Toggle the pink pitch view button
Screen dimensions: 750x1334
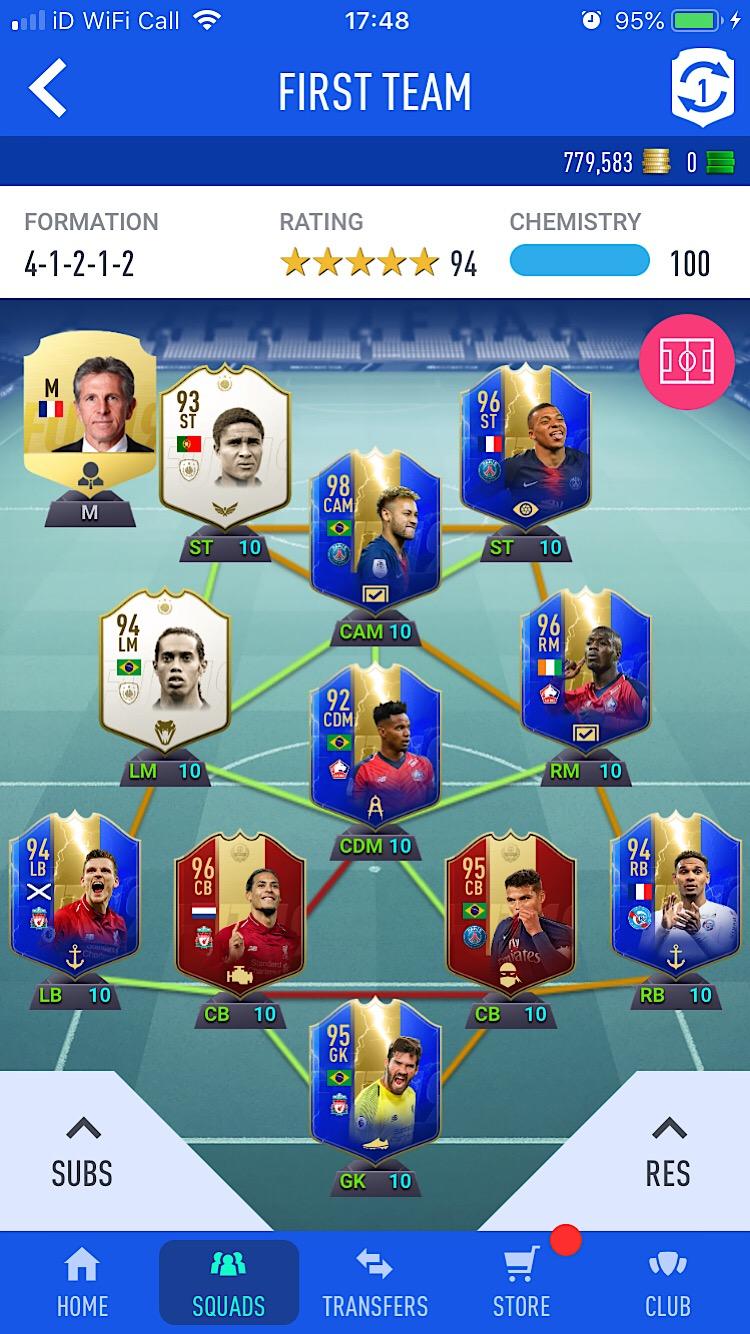point(686,362)
